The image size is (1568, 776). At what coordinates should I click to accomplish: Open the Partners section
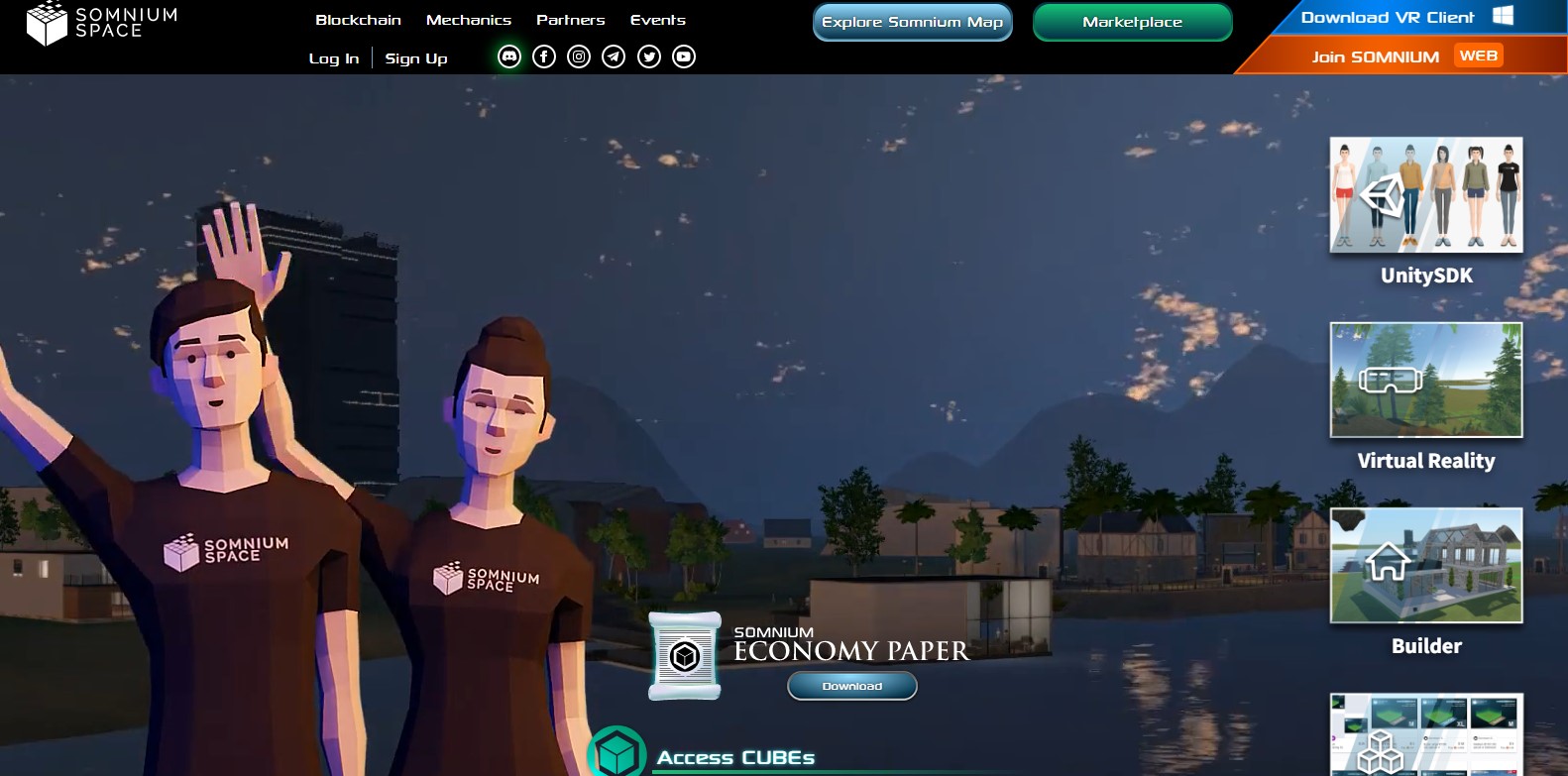click(x=570, y=20)
